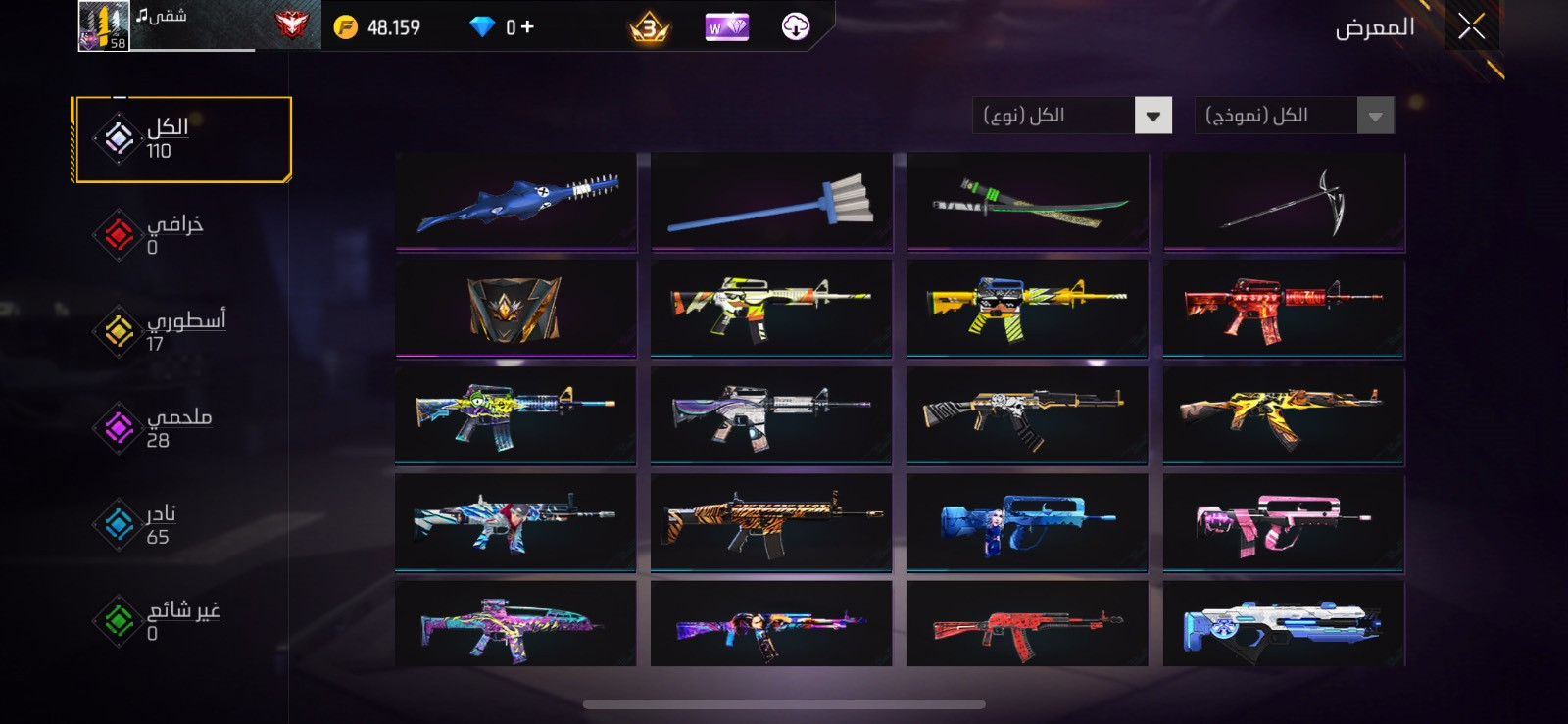Screen dimensions: 1568x724
Task: Pick the pink FAMAS rifle skin
Action: point(1284,522)
